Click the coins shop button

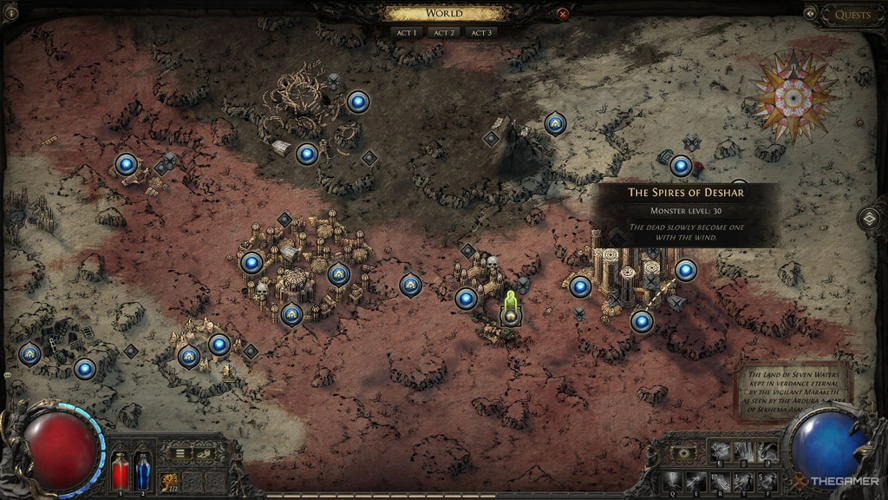coord(205,454)
